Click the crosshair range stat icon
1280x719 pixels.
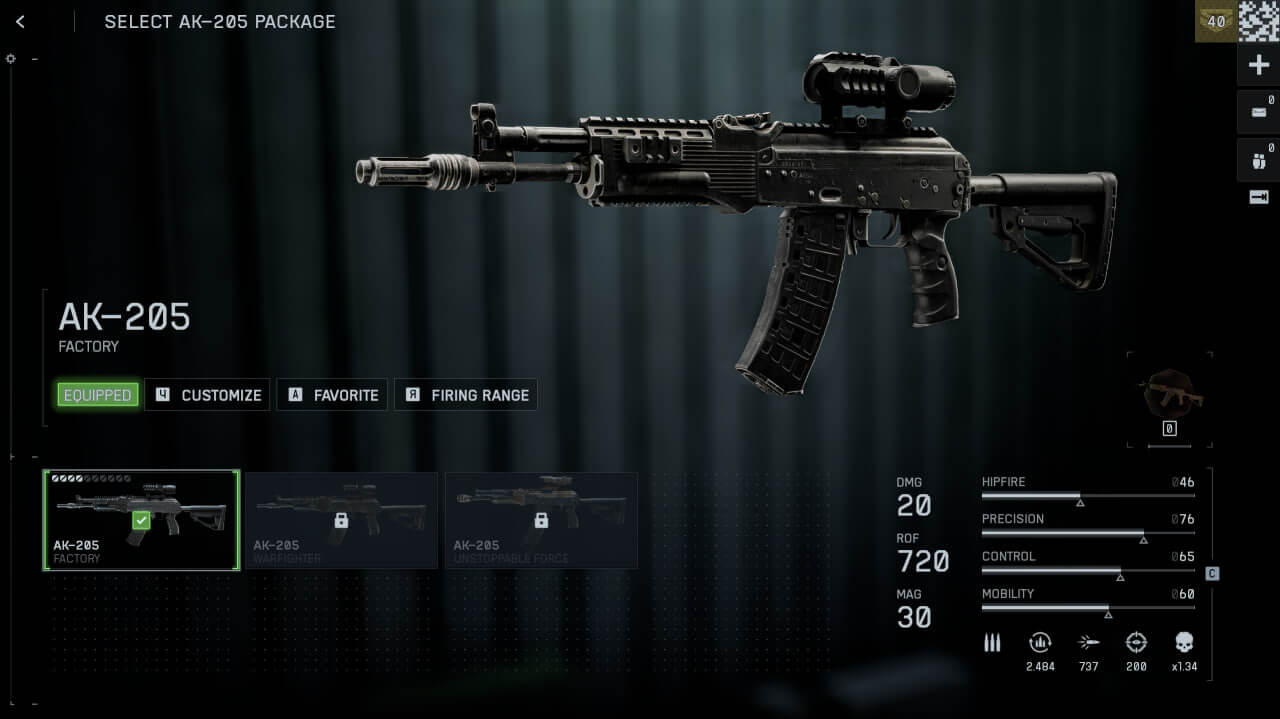(x=1136, y=643)
